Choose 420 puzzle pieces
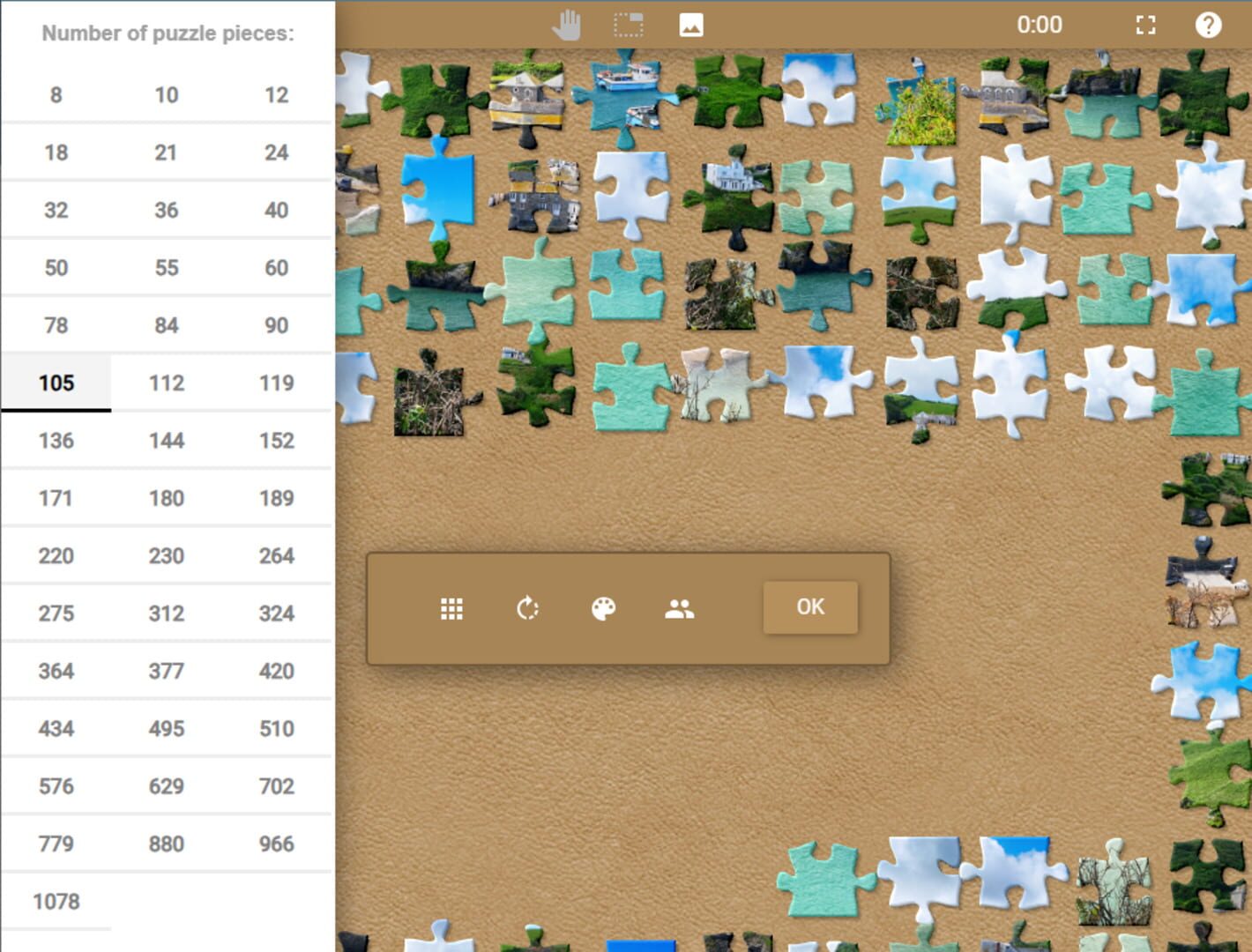This screenshot has height=952, width=1252. (276, 671)
